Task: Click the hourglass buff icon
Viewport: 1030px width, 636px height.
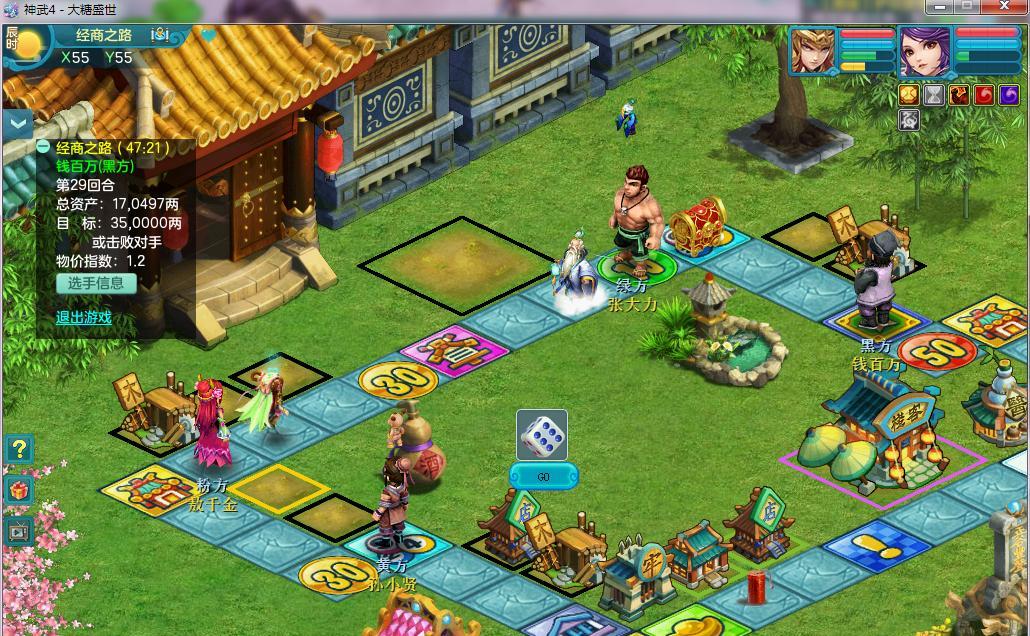Action: [x=934, y=95]
